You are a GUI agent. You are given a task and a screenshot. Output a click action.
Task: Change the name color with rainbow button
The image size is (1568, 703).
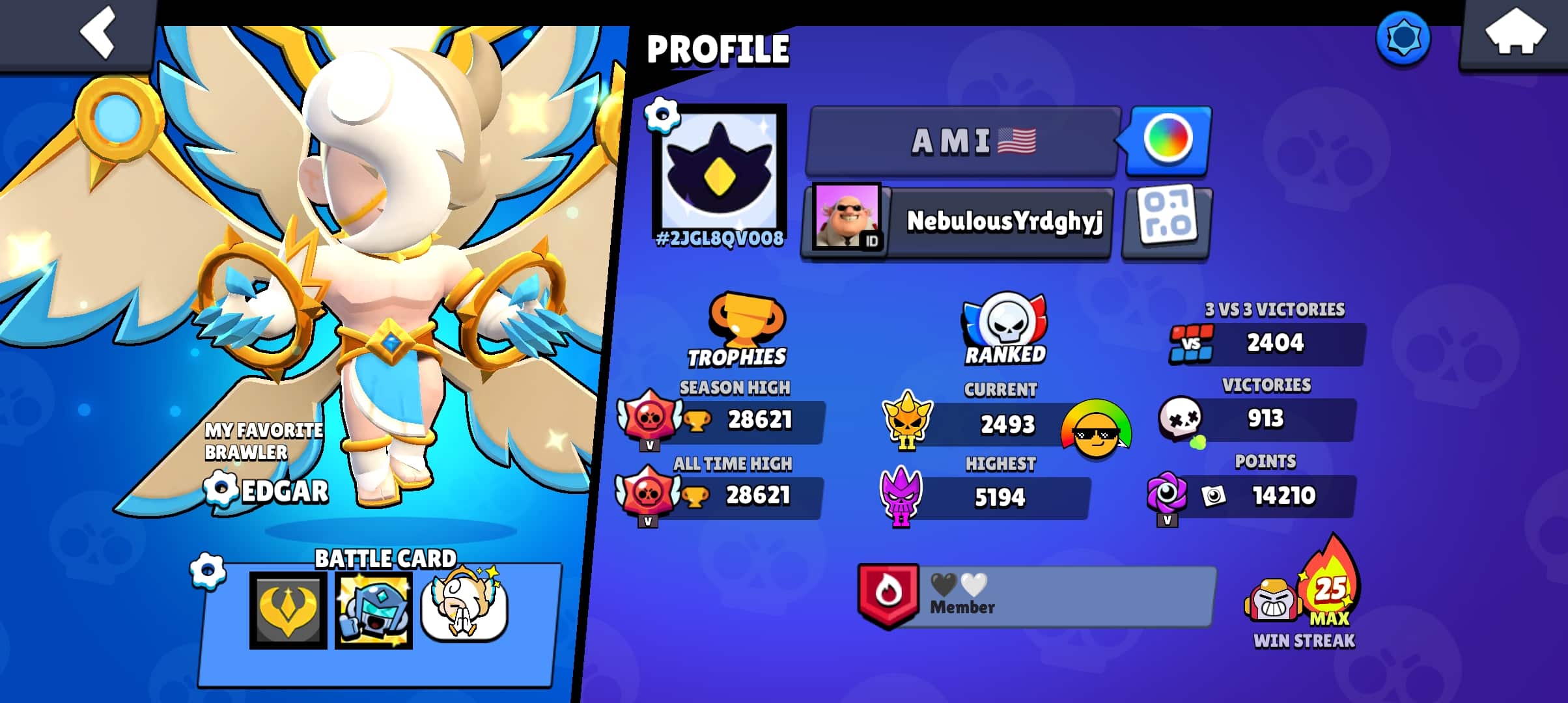(x=1168, y=139)
